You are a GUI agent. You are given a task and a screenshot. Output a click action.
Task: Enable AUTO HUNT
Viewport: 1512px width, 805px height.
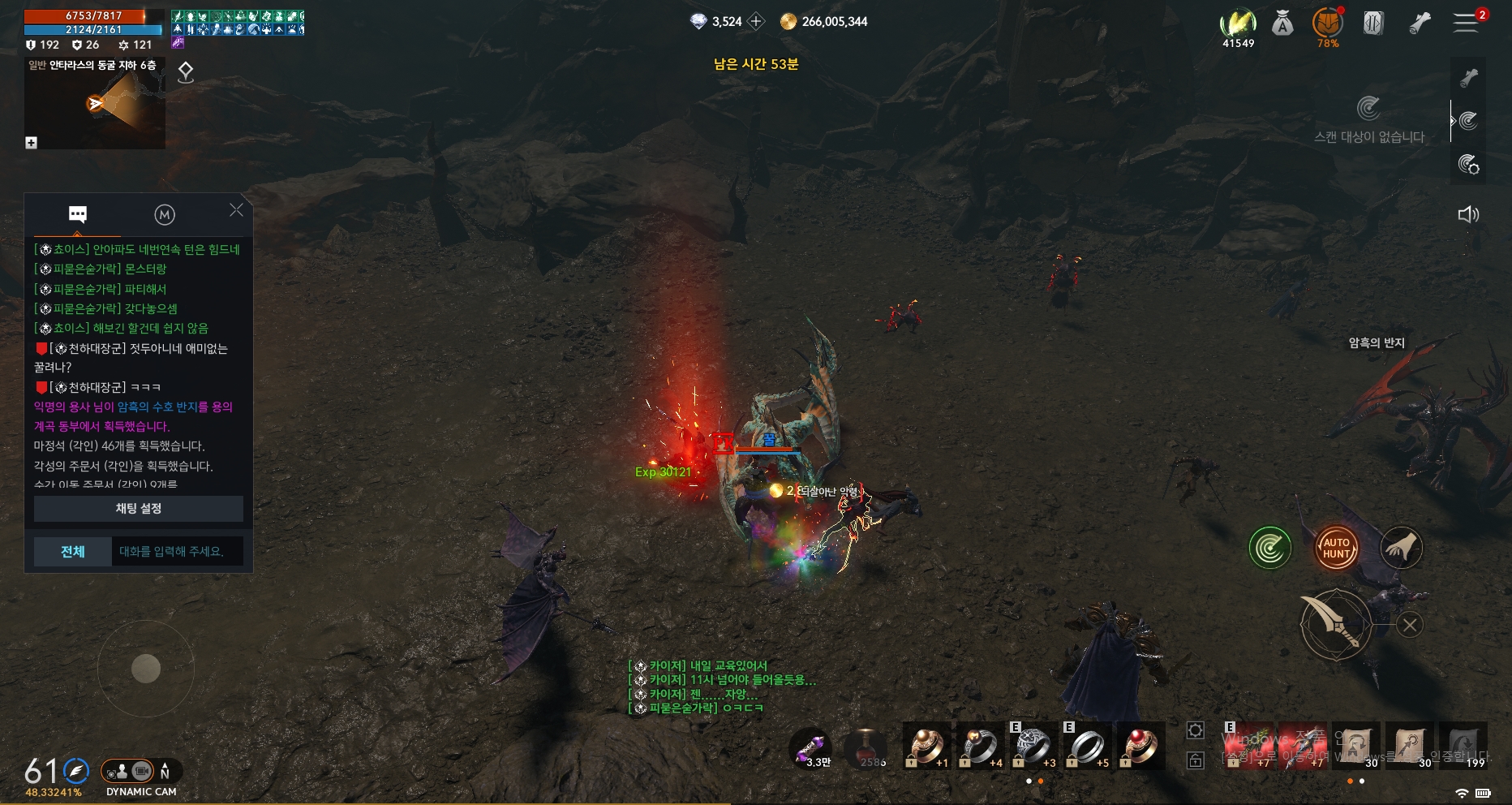point(1335,547)
